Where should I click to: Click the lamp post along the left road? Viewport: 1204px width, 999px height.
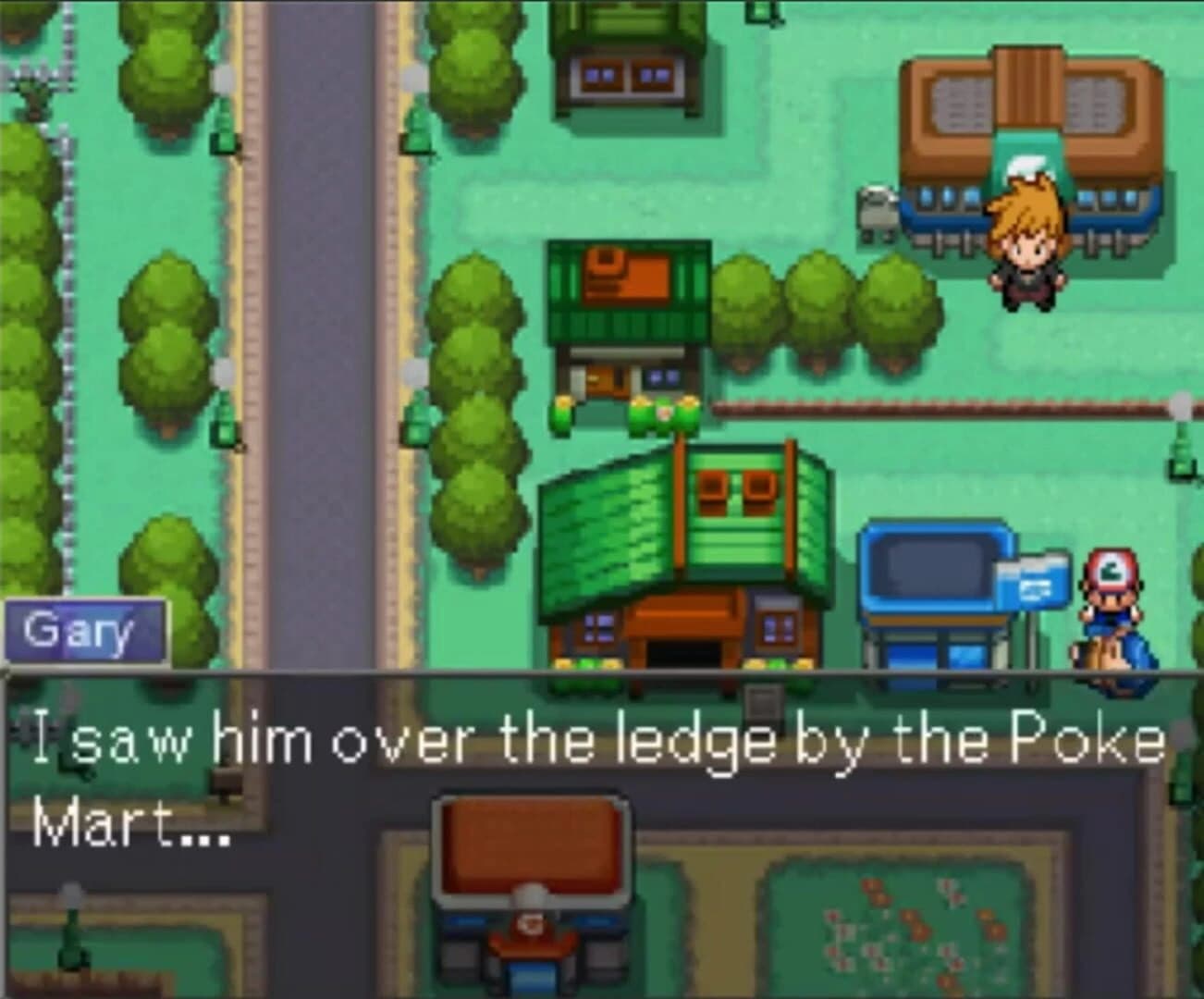pos(221,83)
